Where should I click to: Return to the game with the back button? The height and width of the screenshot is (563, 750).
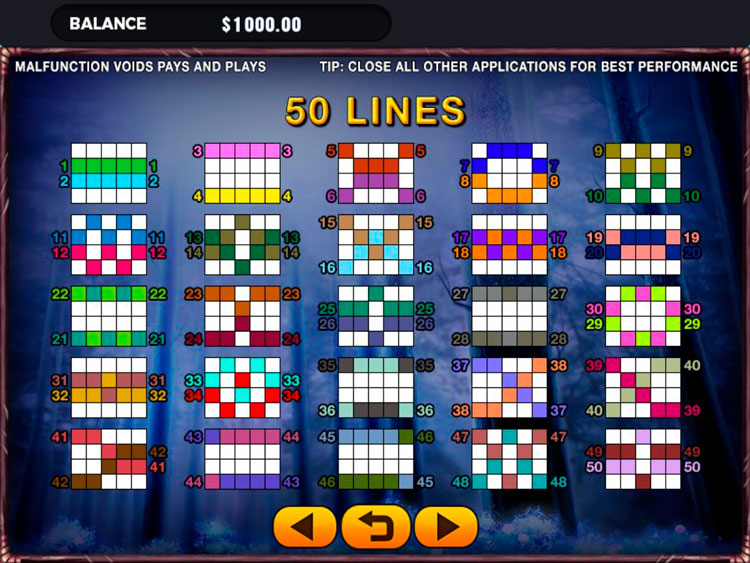376,526
